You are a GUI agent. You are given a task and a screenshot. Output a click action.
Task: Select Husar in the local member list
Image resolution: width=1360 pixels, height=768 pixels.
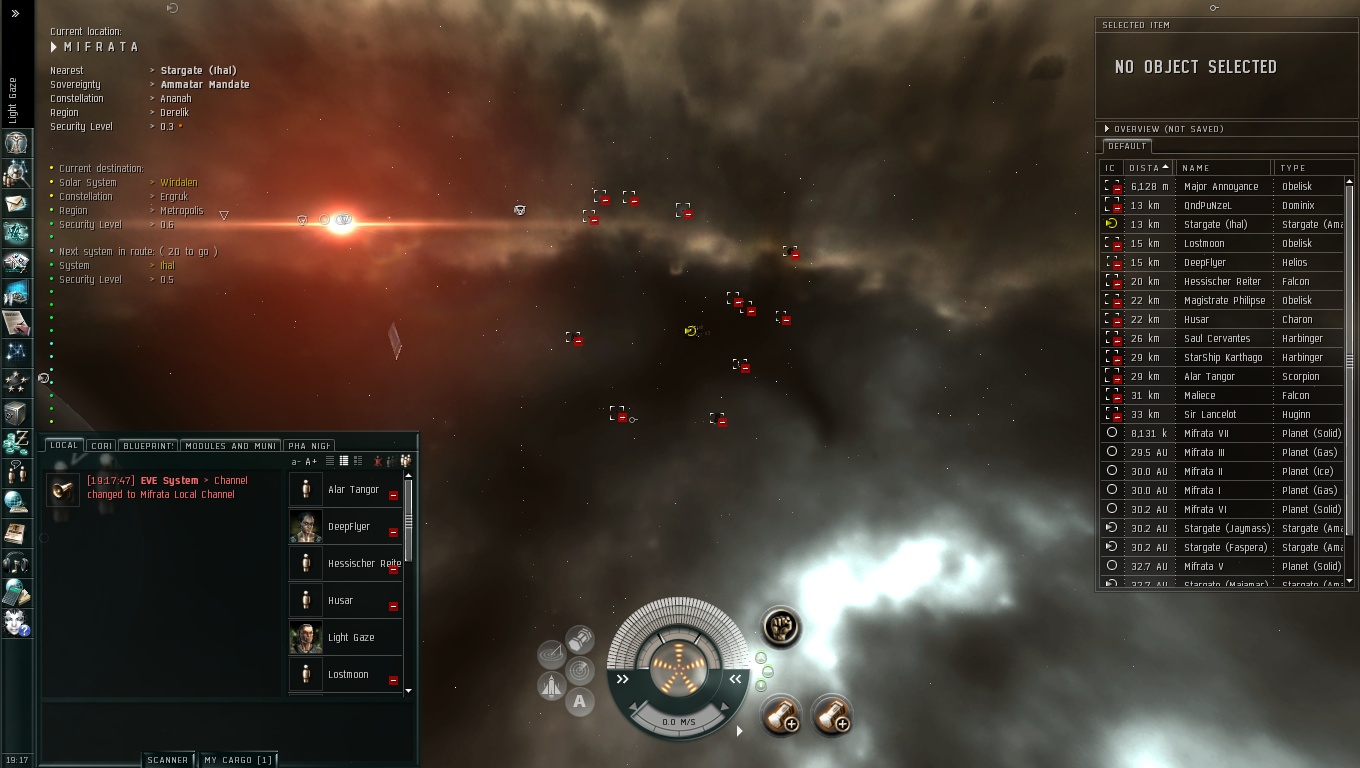(x=340, y=600)
